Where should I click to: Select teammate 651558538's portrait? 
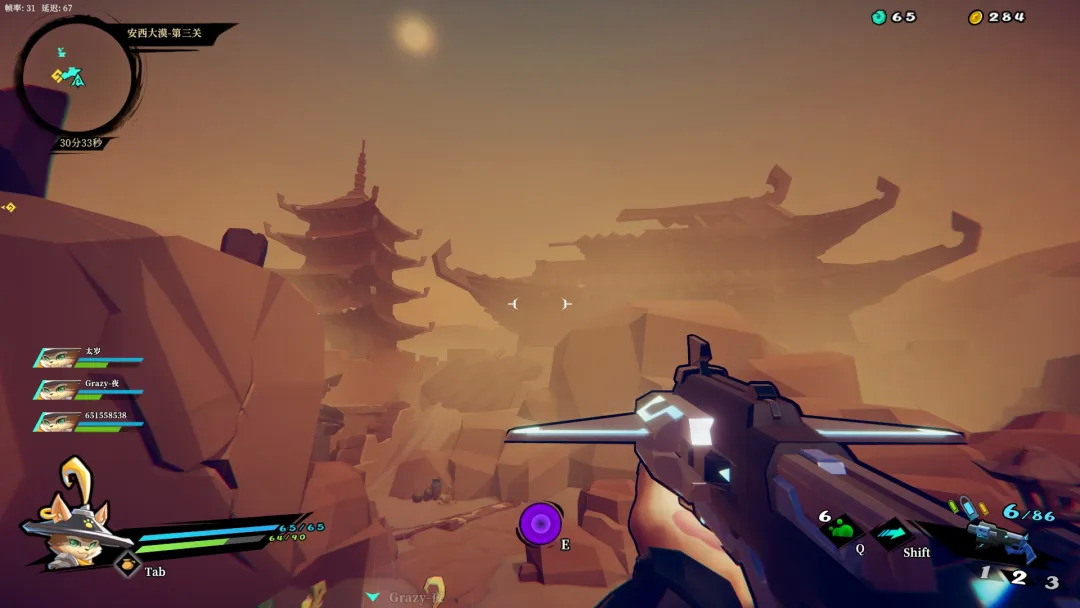tap(55, 422)
